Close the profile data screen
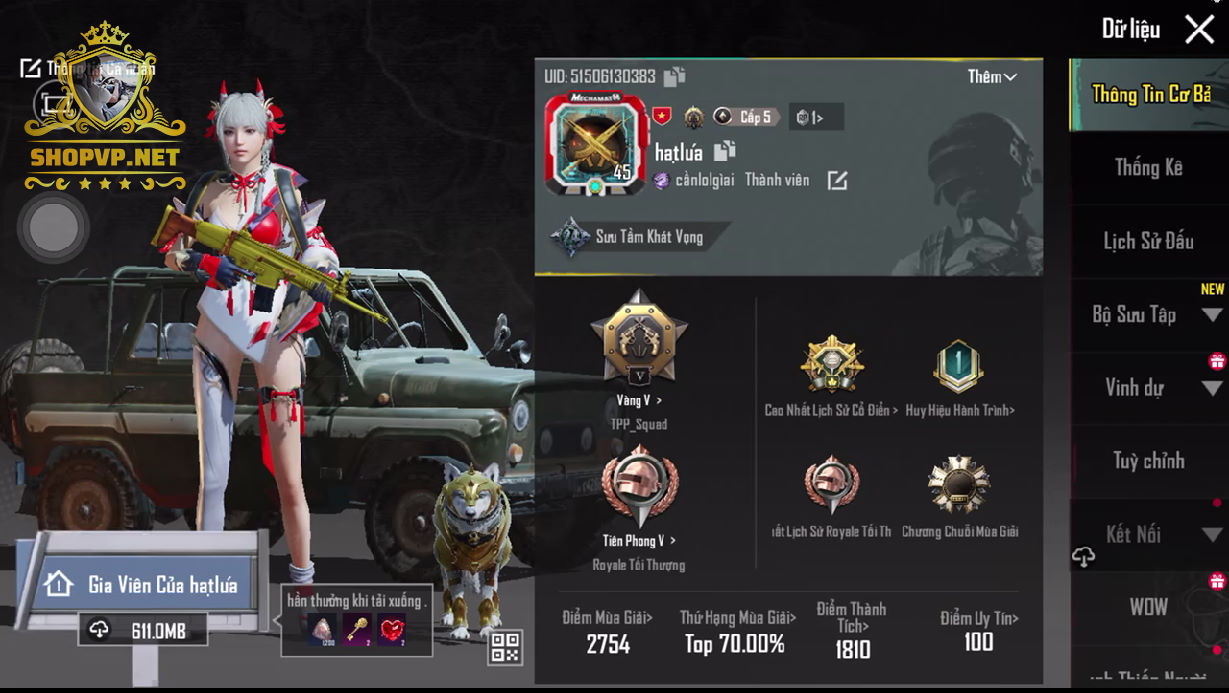 [x=1199, y=29]
